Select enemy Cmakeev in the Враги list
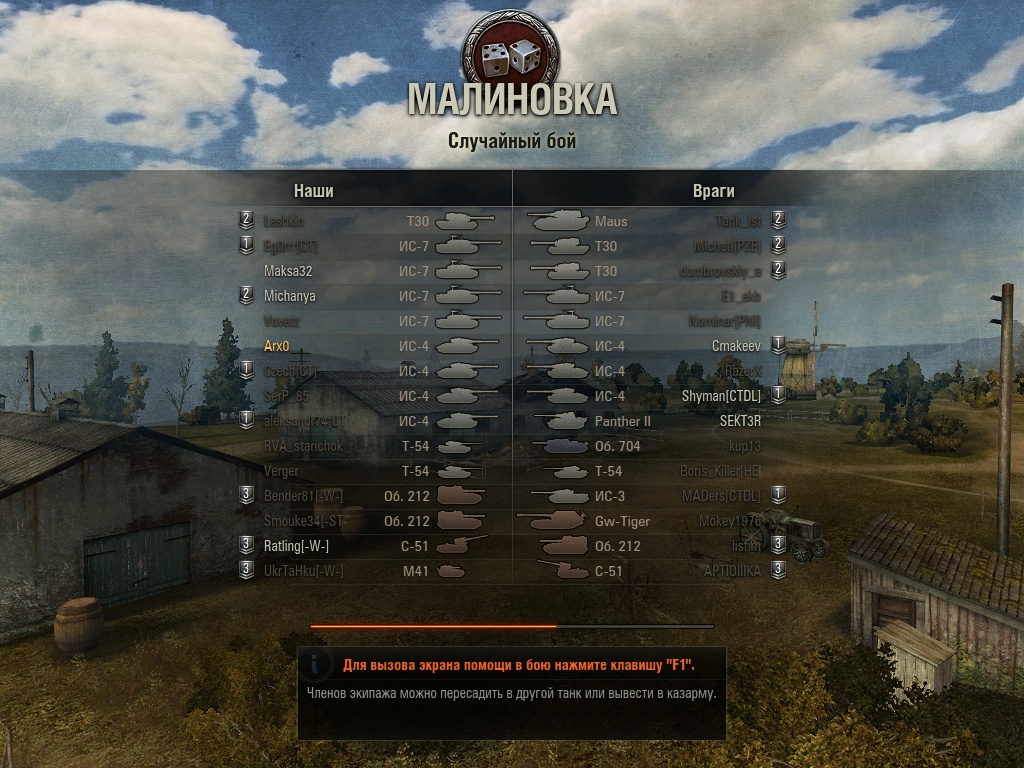This screenshot has height=768, width=1024. tap(736, 346)
